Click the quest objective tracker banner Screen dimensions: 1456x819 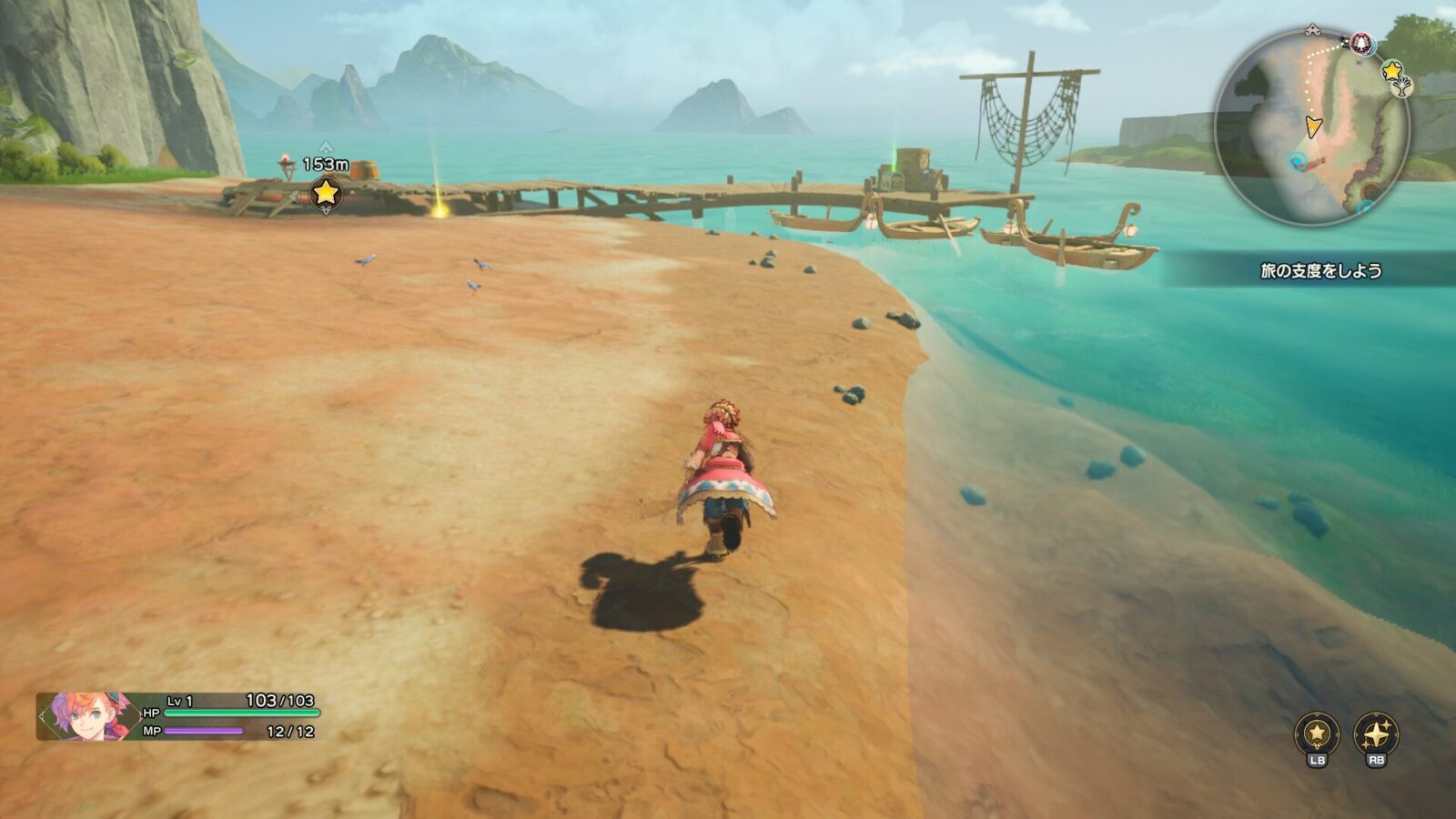(x=1319, y=270)
